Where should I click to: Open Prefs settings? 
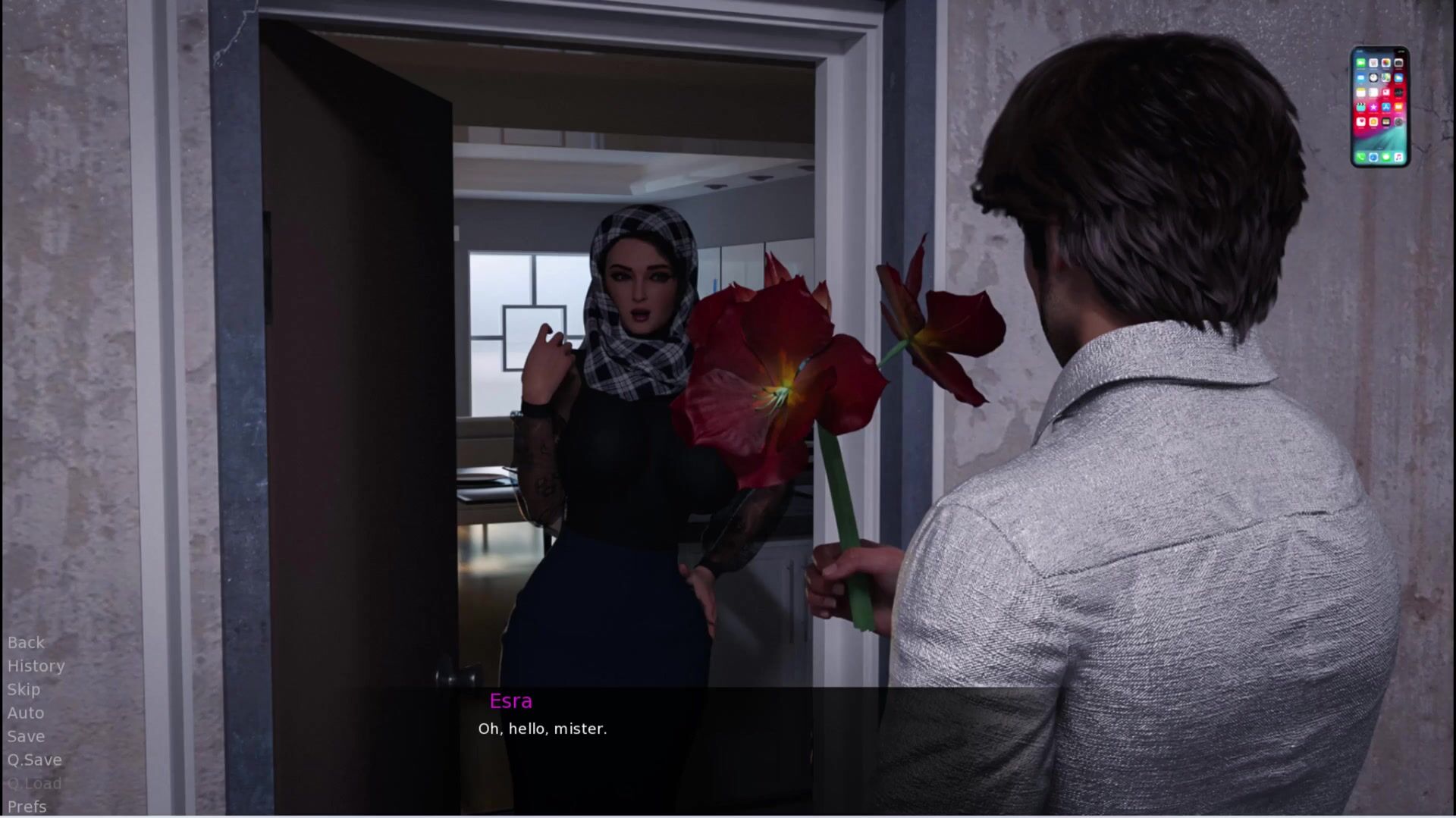coord(27,807)
